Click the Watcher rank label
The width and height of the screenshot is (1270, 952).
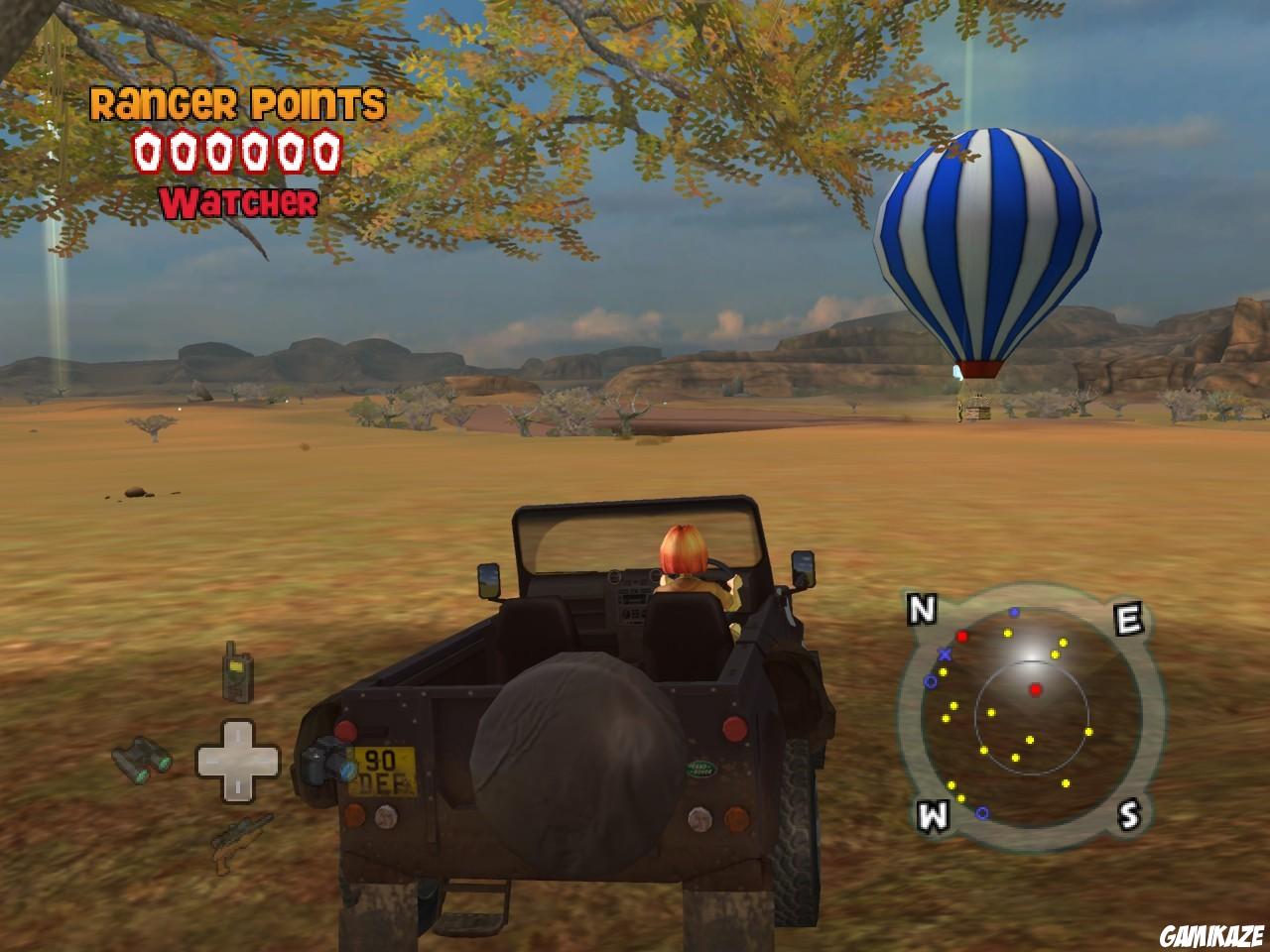238,202
